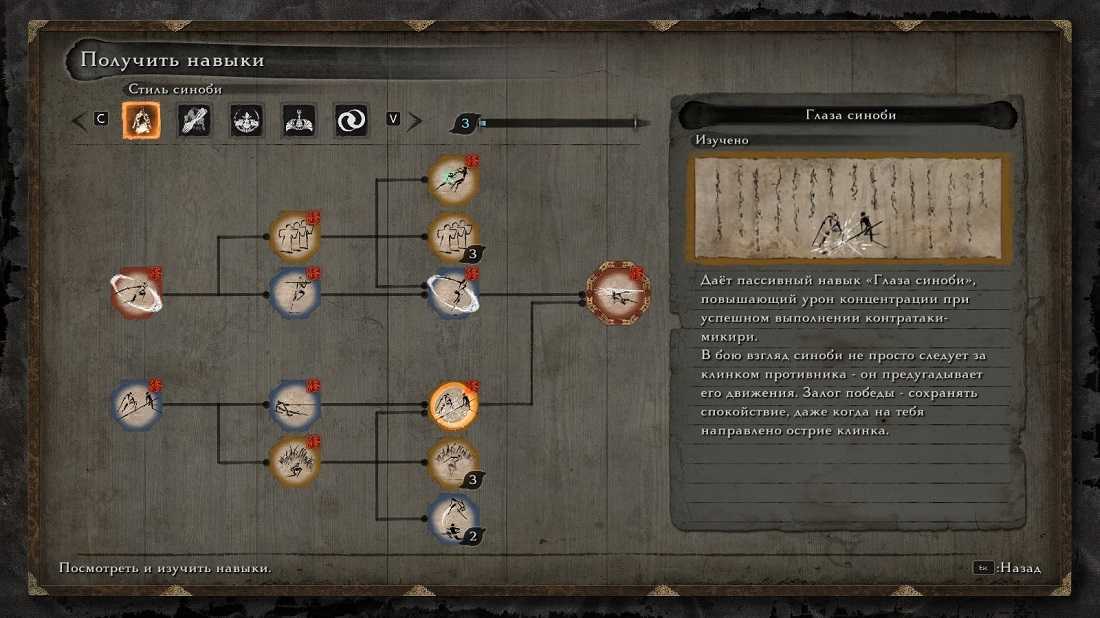Select the Temple Arts skill tab
This screenshot has width=1100, height=618.
[x=298, y=121]
